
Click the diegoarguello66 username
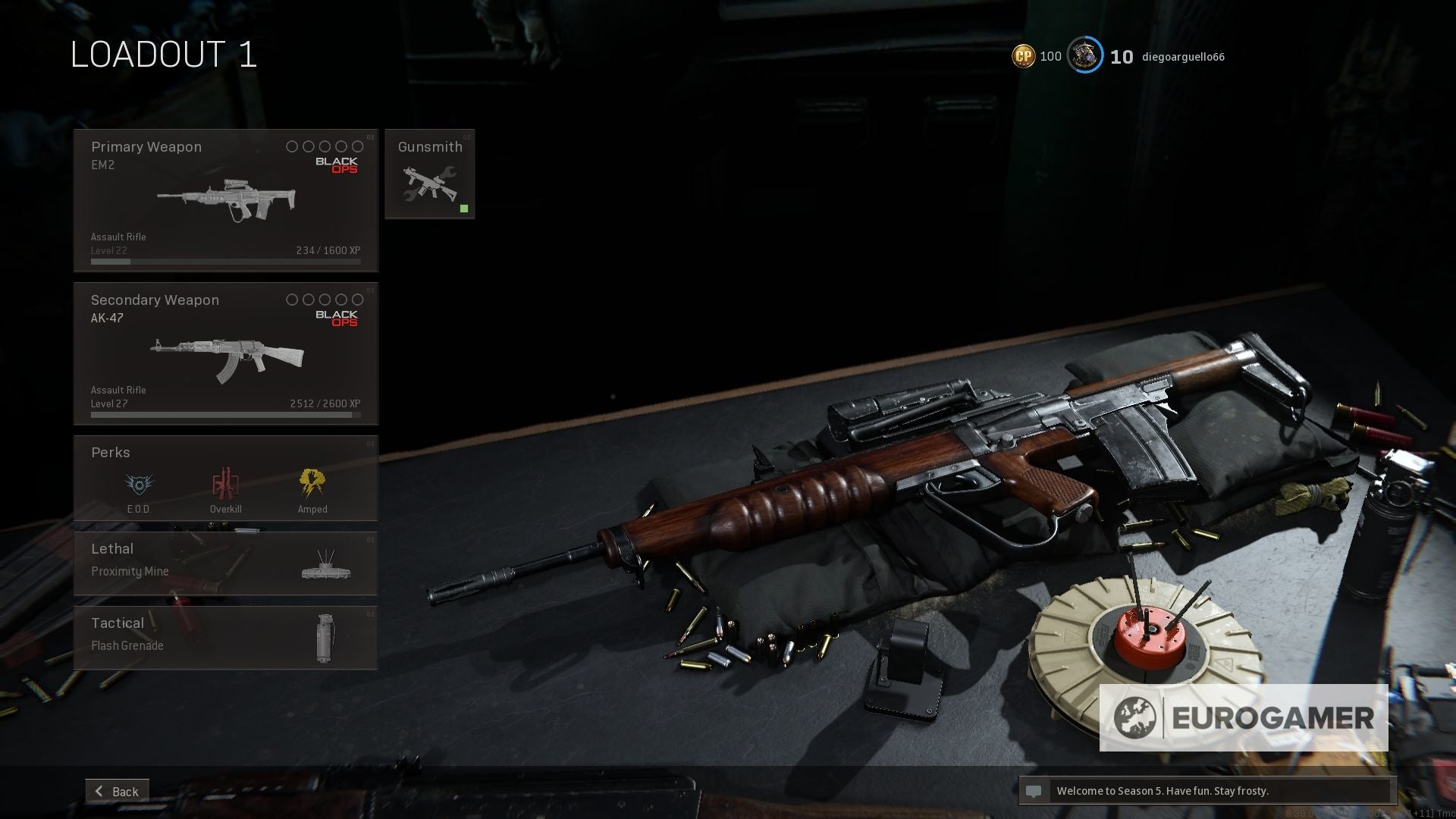point(1184,56)
